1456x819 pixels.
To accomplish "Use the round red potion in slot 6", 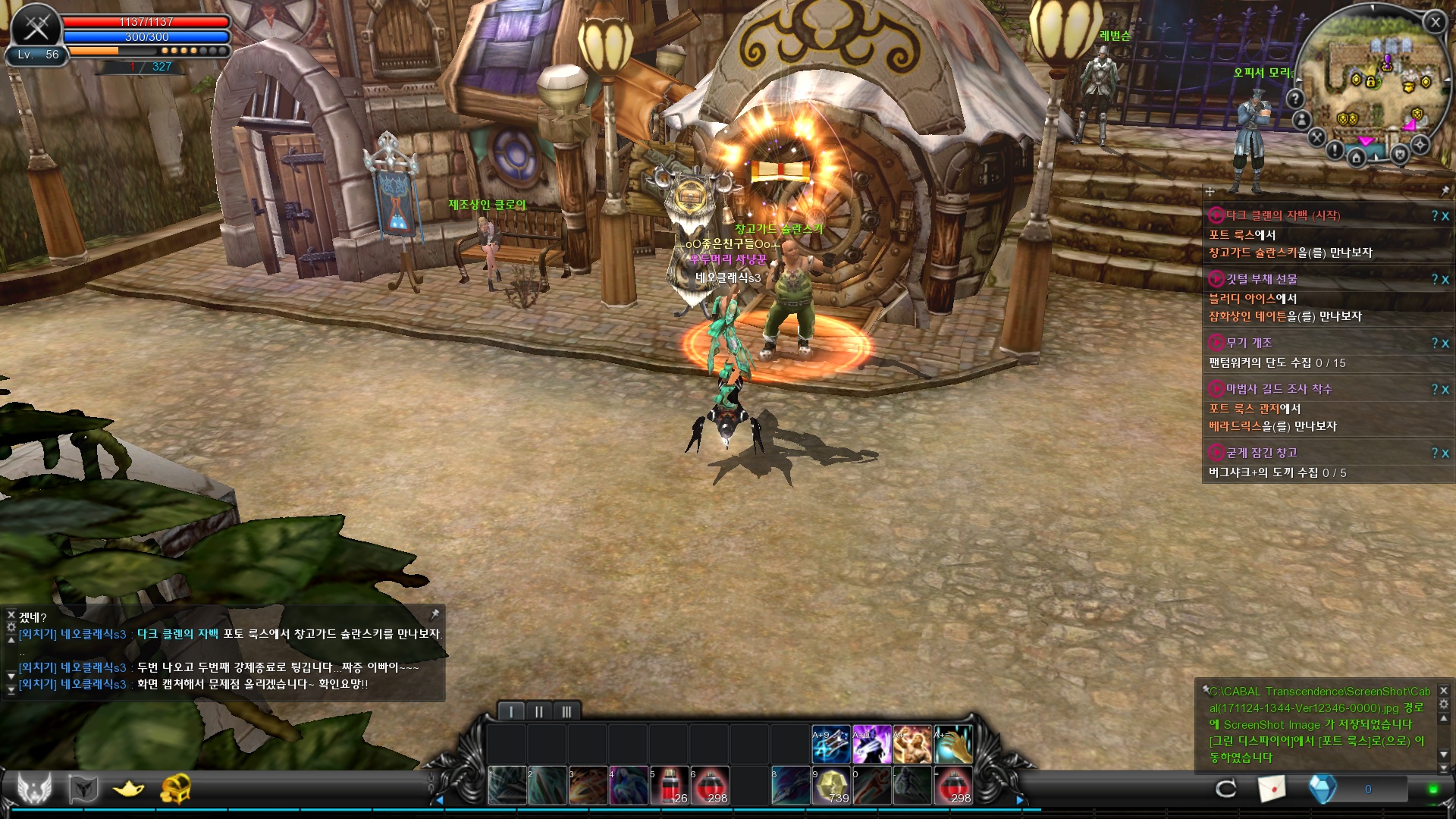I will coord(711,786).
